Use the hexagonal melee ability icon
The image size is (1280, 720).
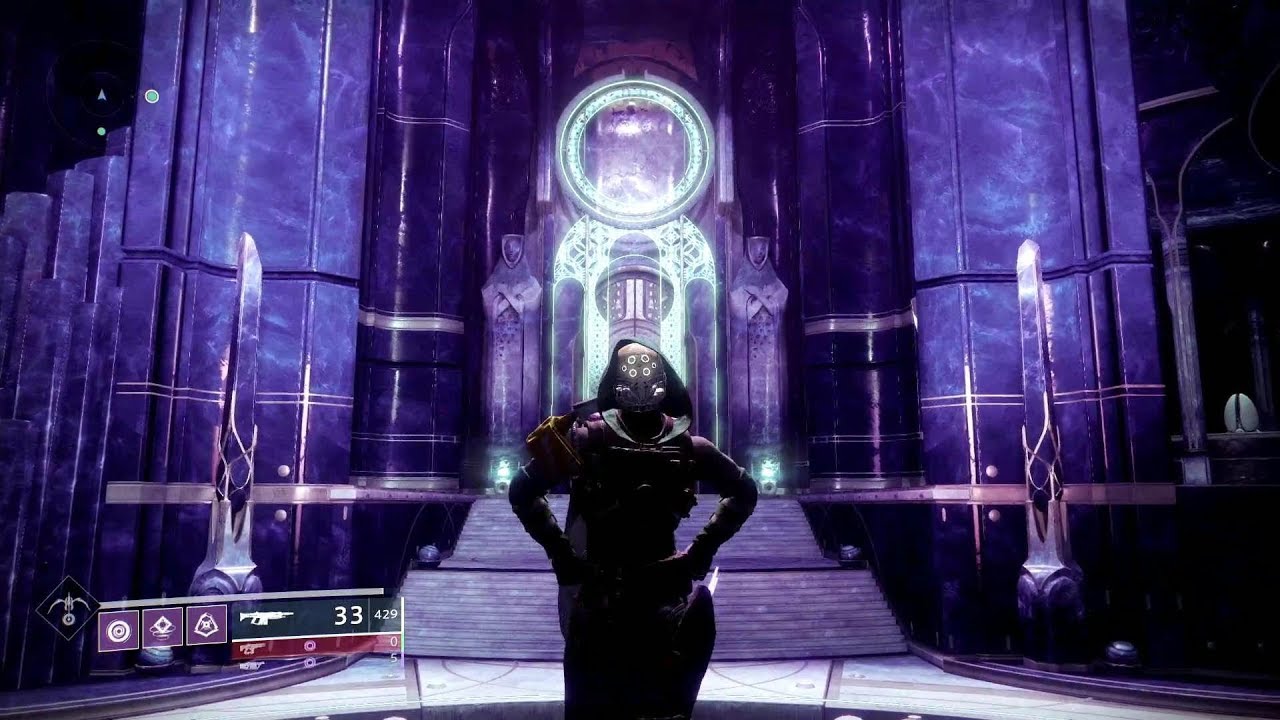206,626
